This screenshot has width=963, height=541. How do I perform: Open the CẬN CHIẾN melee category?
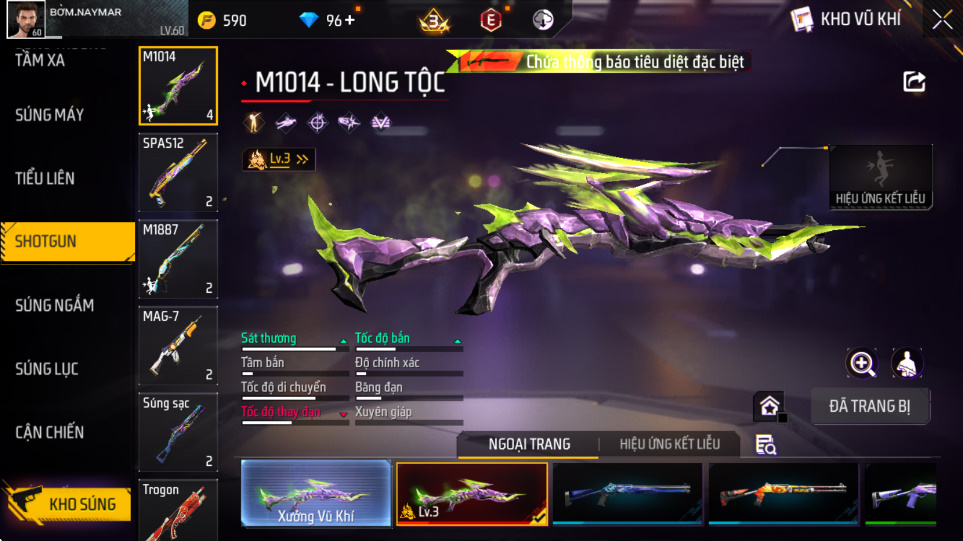pyautogui.click(x=49, y=432)
